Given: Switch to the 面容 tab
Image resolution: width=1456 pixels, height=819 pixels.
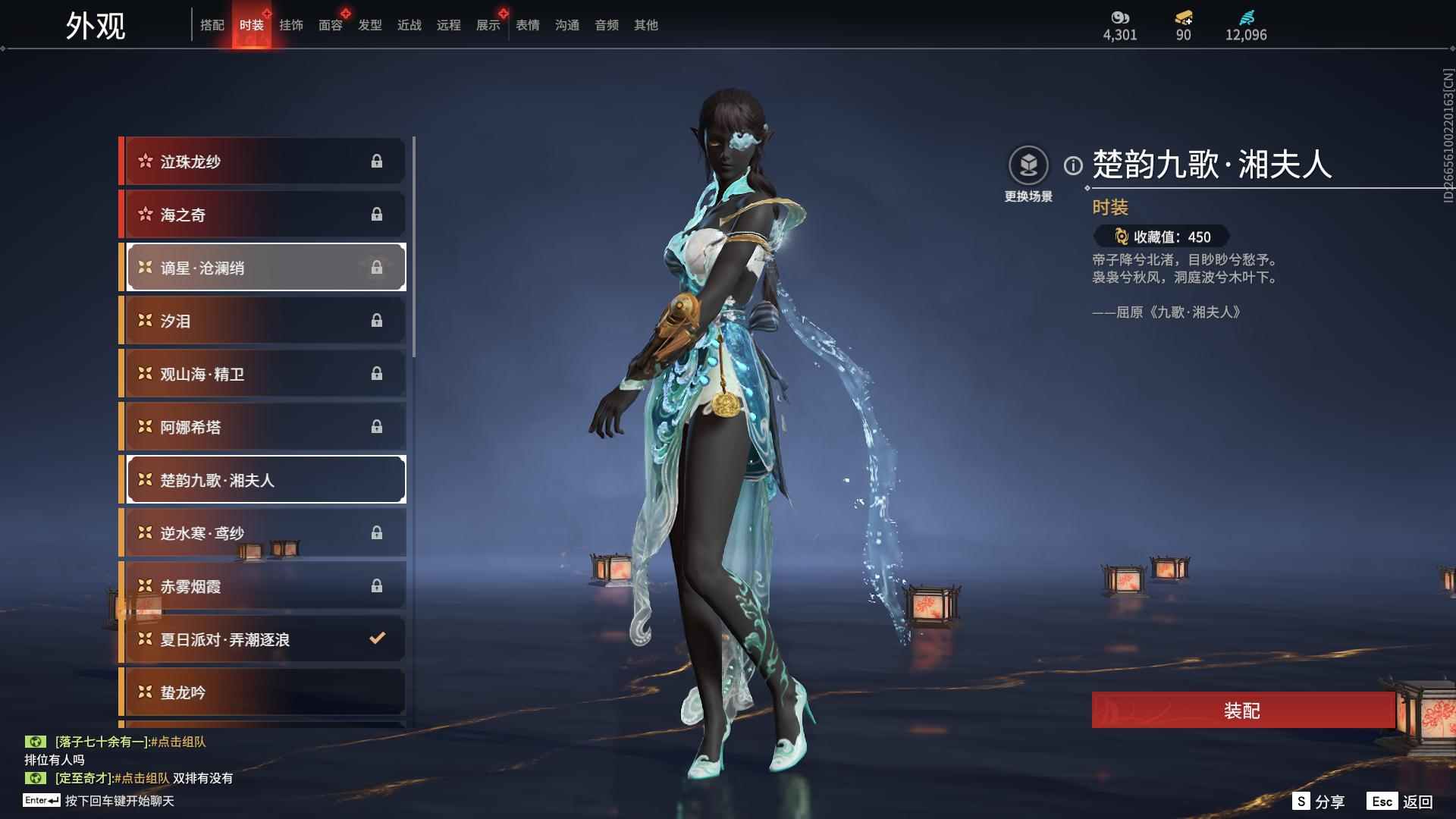Looking at the screenshot, I should (331, 25).
